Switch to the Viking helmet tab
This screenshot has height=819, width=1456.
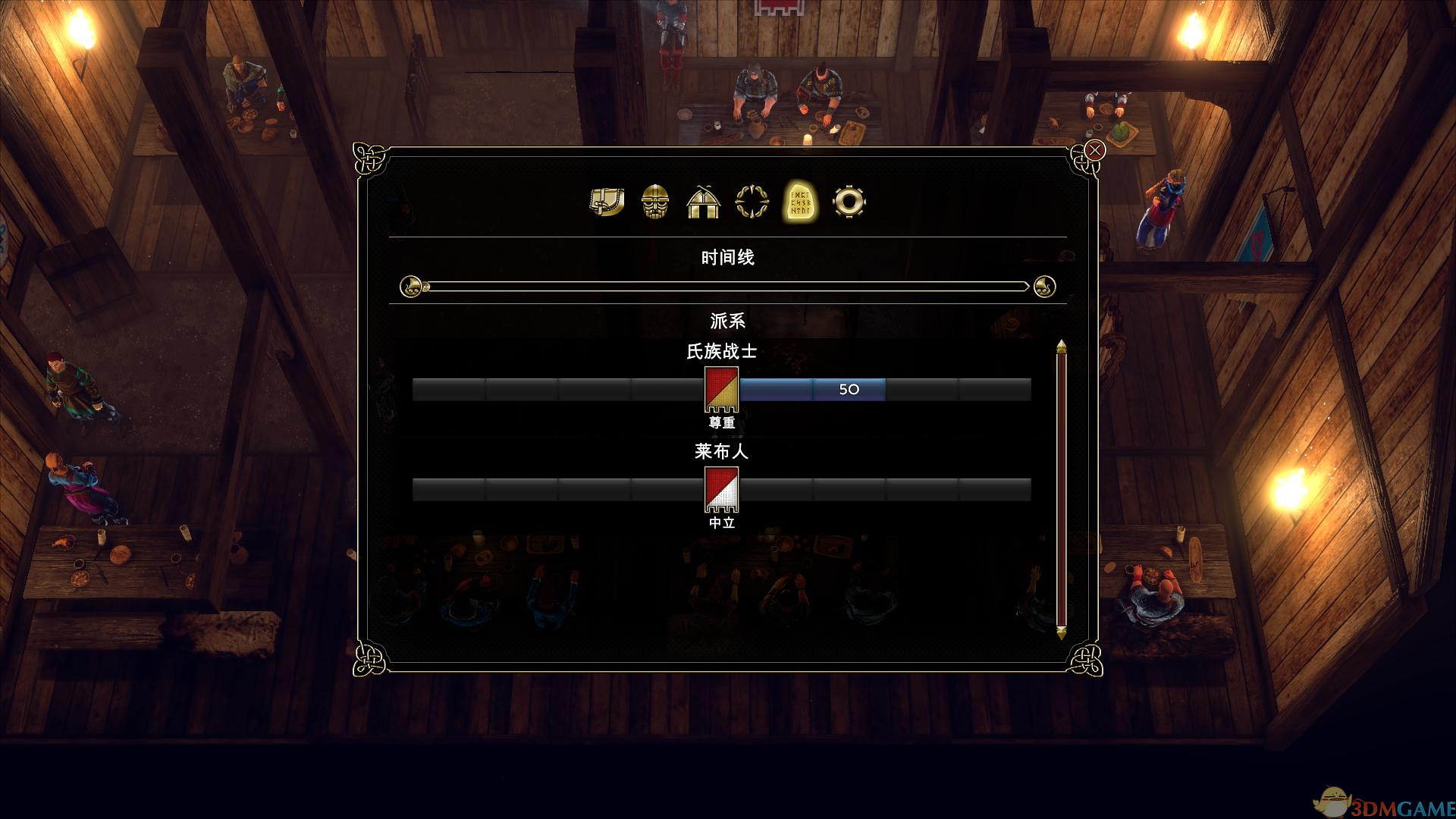[655, 202]
